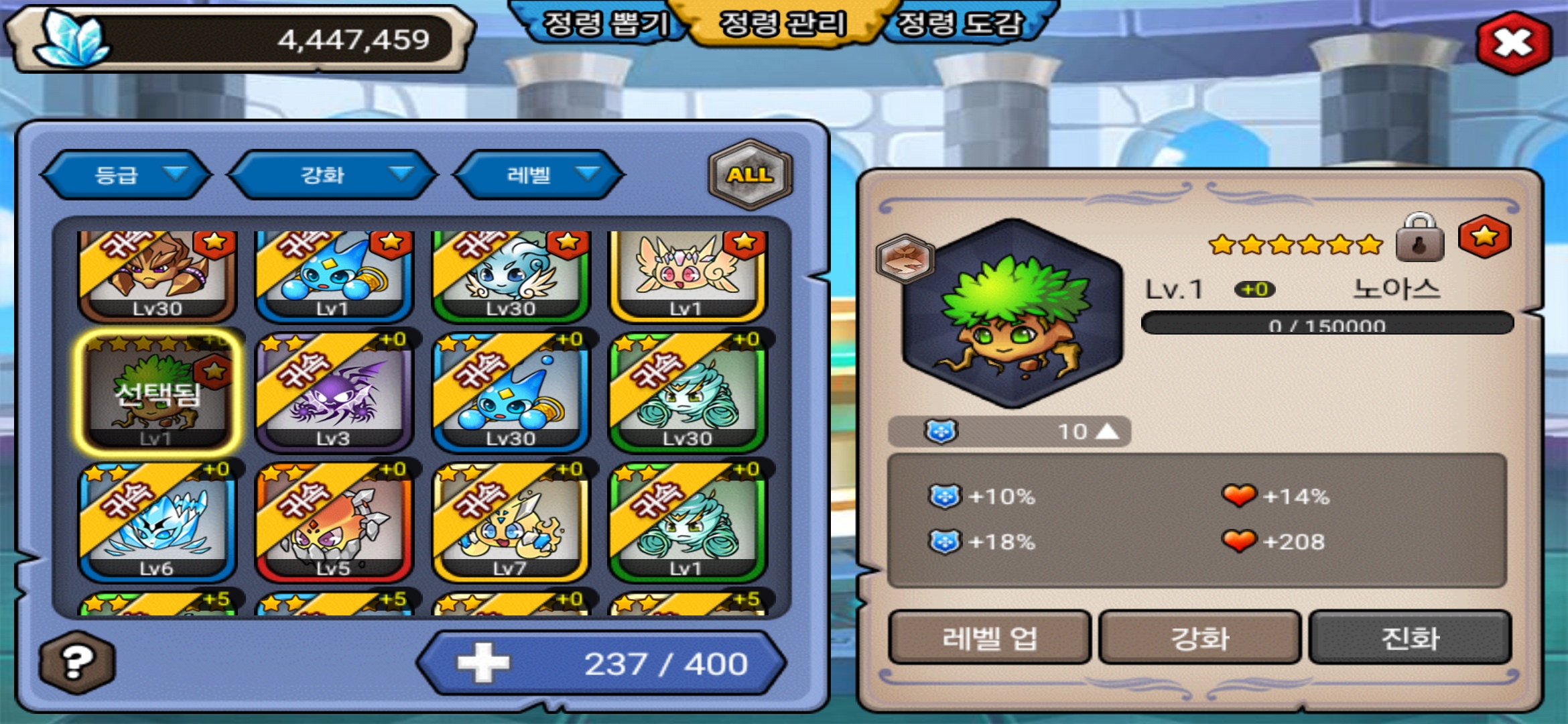
Task: Select the pink fairy spirit Lv1
Action: coord(687,275)
